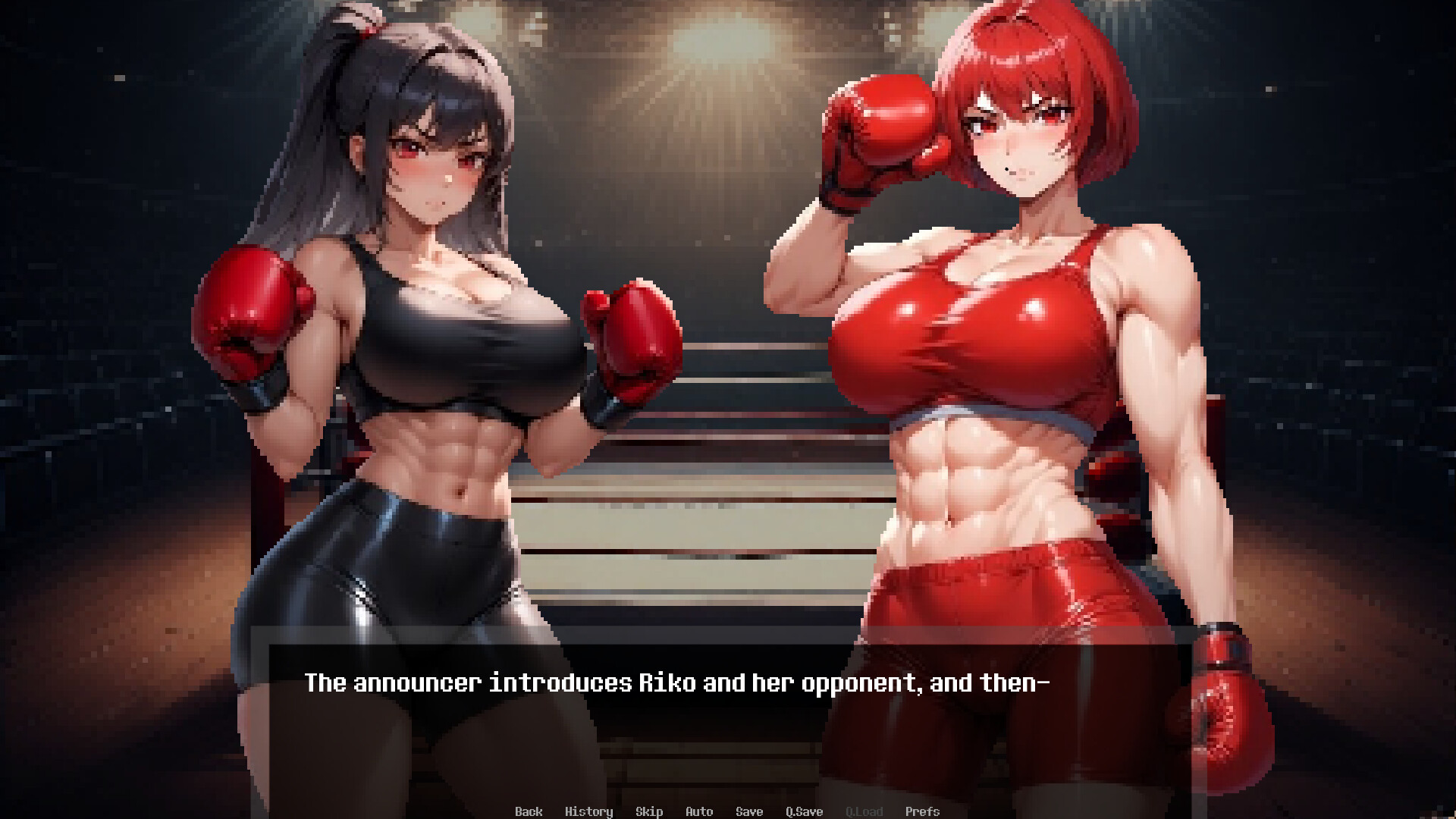Select the grayed-out Q.Load option

pyautogui.click(x=864, y=811)
